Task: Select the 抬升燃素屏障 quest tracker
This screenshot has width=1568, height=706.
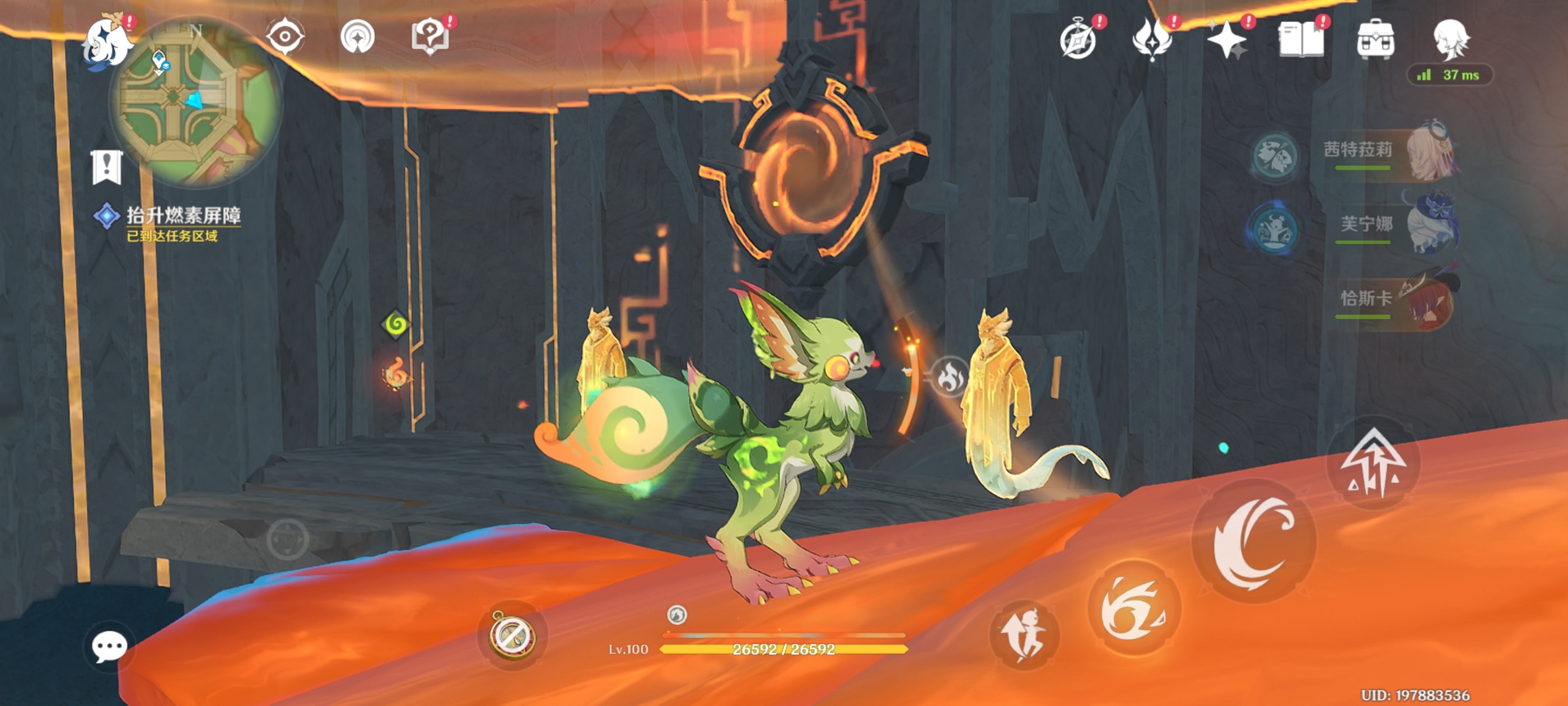Action: tap(183, 216)
